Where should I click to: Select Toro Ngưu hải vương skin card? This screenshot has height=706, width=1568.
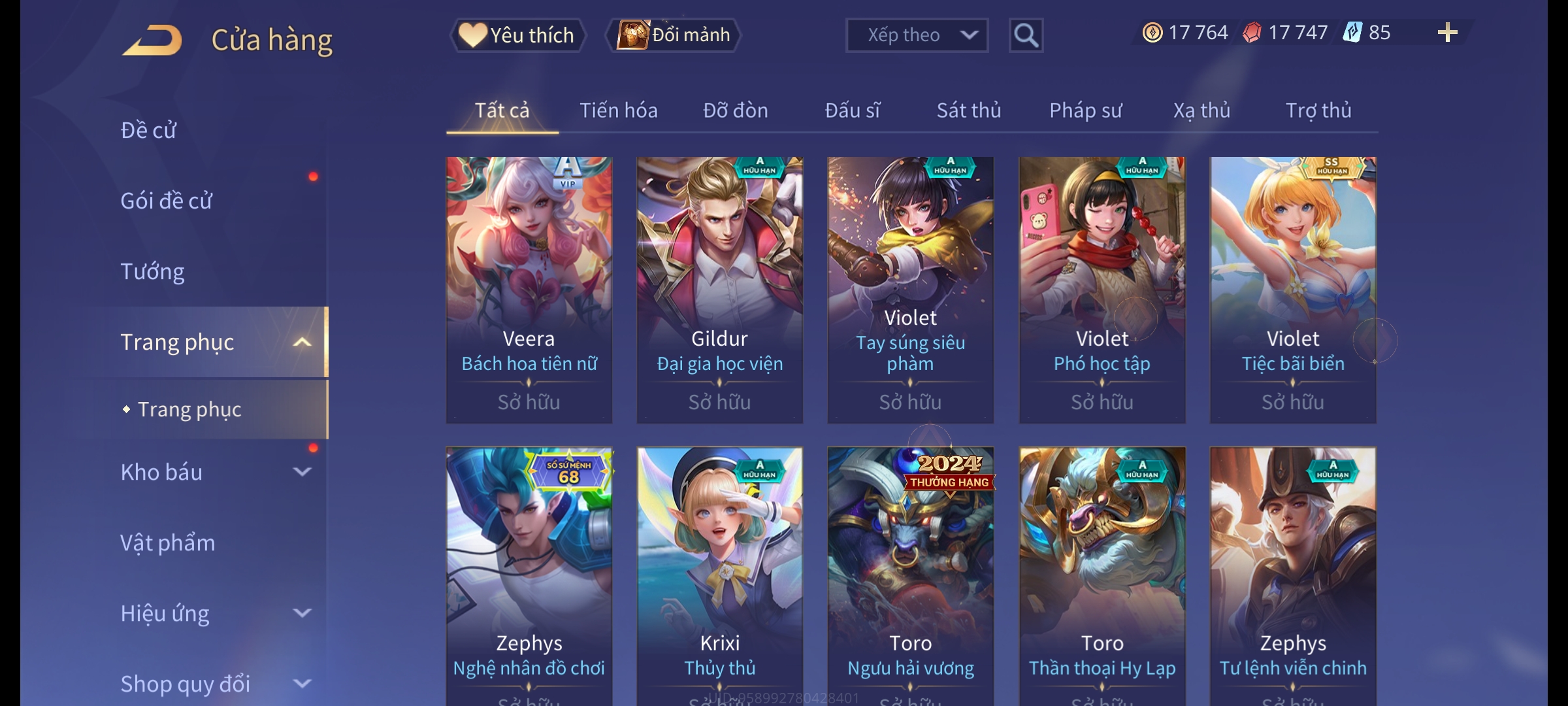click(x=910, y=575)
